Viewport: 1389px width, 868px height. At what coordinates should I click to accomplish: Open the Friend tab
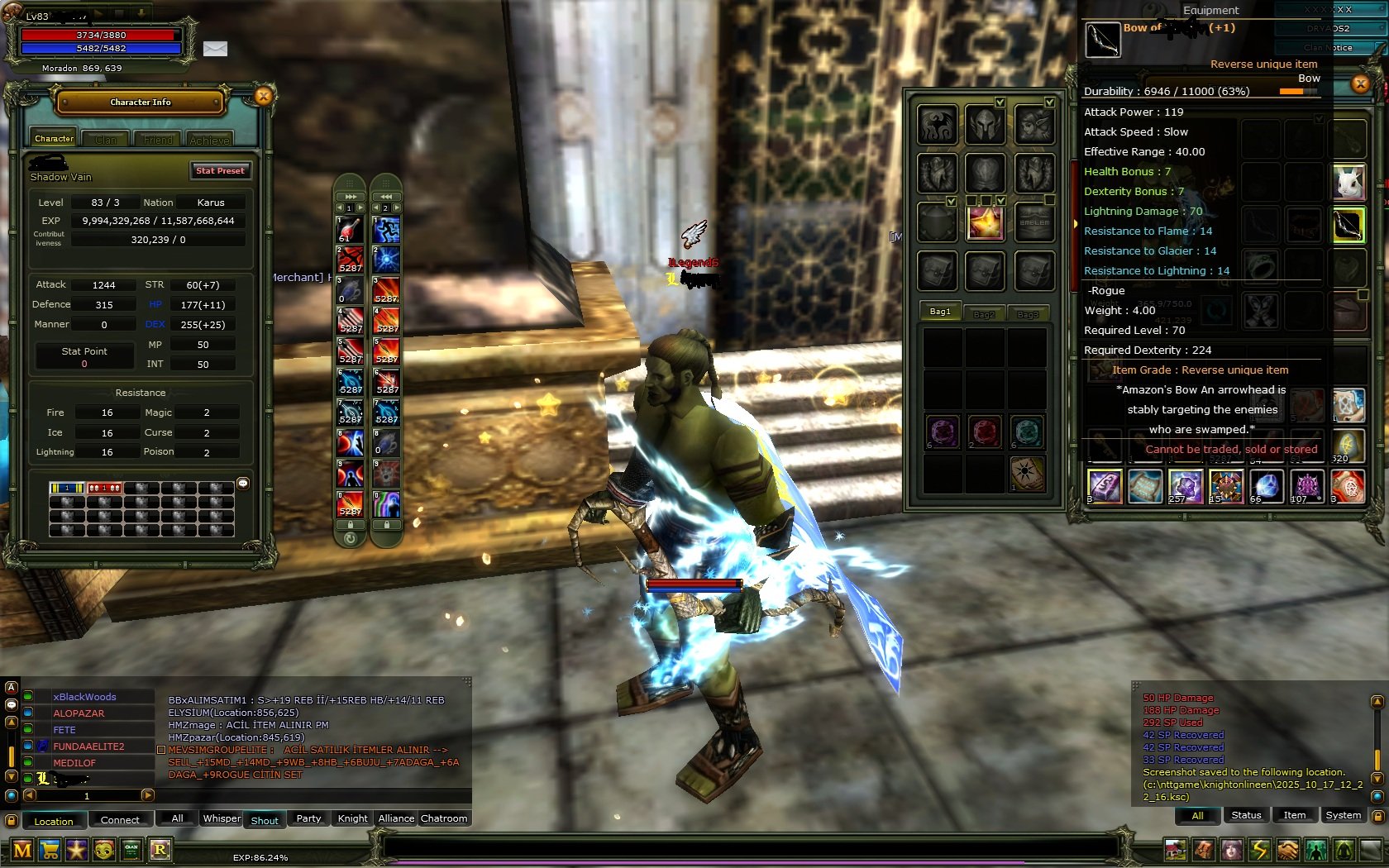click(158, 140)
